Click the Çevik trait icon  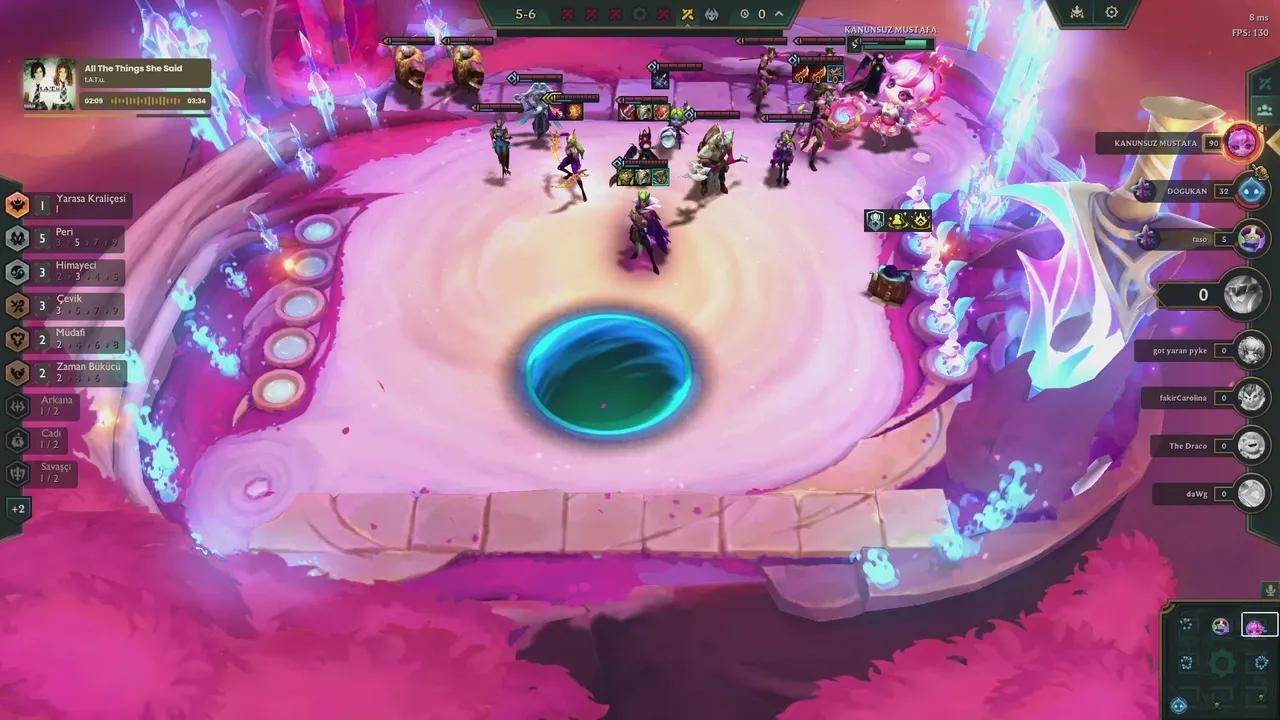[16, 305]
